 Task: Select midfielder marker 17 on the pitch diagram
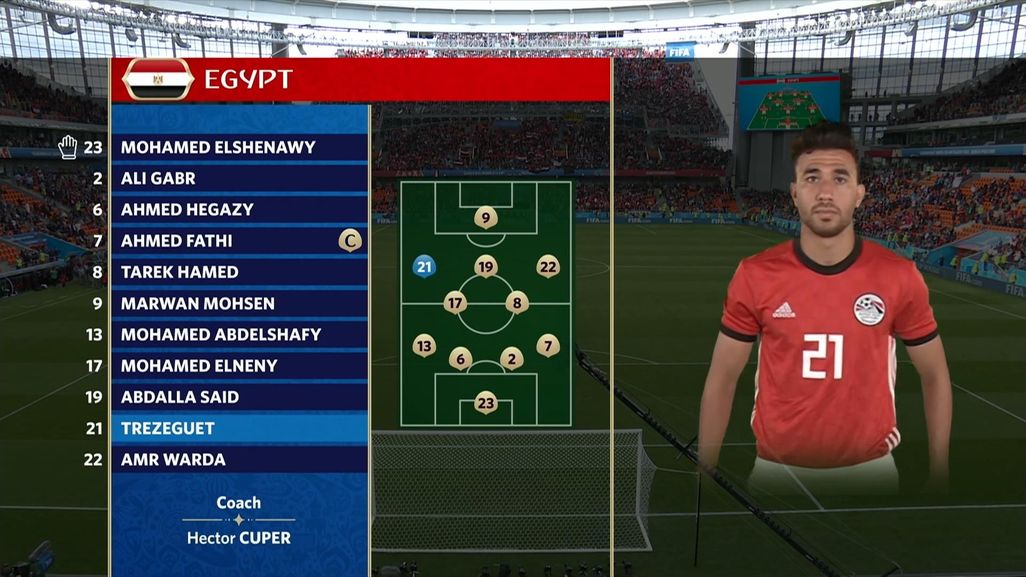[455, 302]
